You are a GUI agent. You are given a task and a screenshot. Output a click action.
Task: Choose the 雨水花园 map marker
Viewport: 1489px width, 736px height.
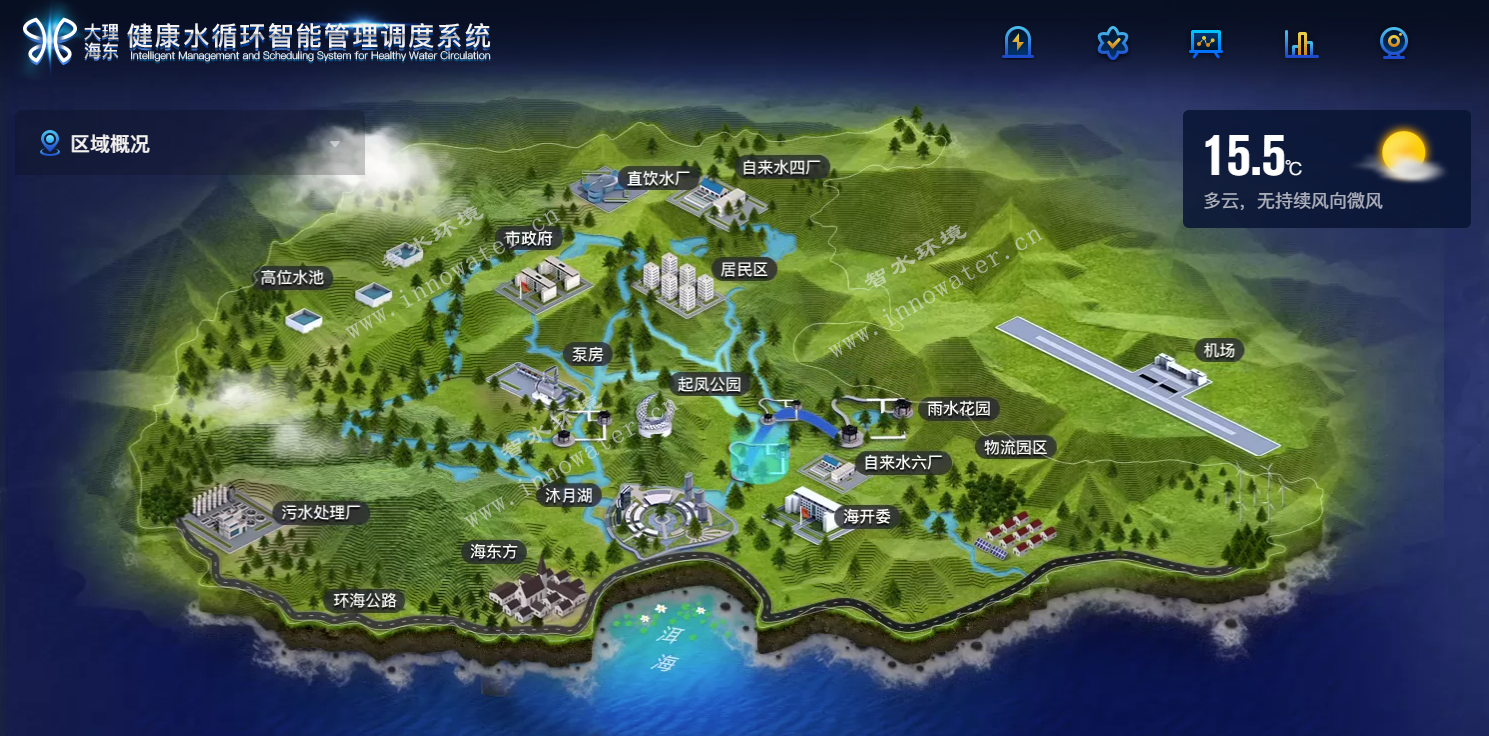coord(958,408)
